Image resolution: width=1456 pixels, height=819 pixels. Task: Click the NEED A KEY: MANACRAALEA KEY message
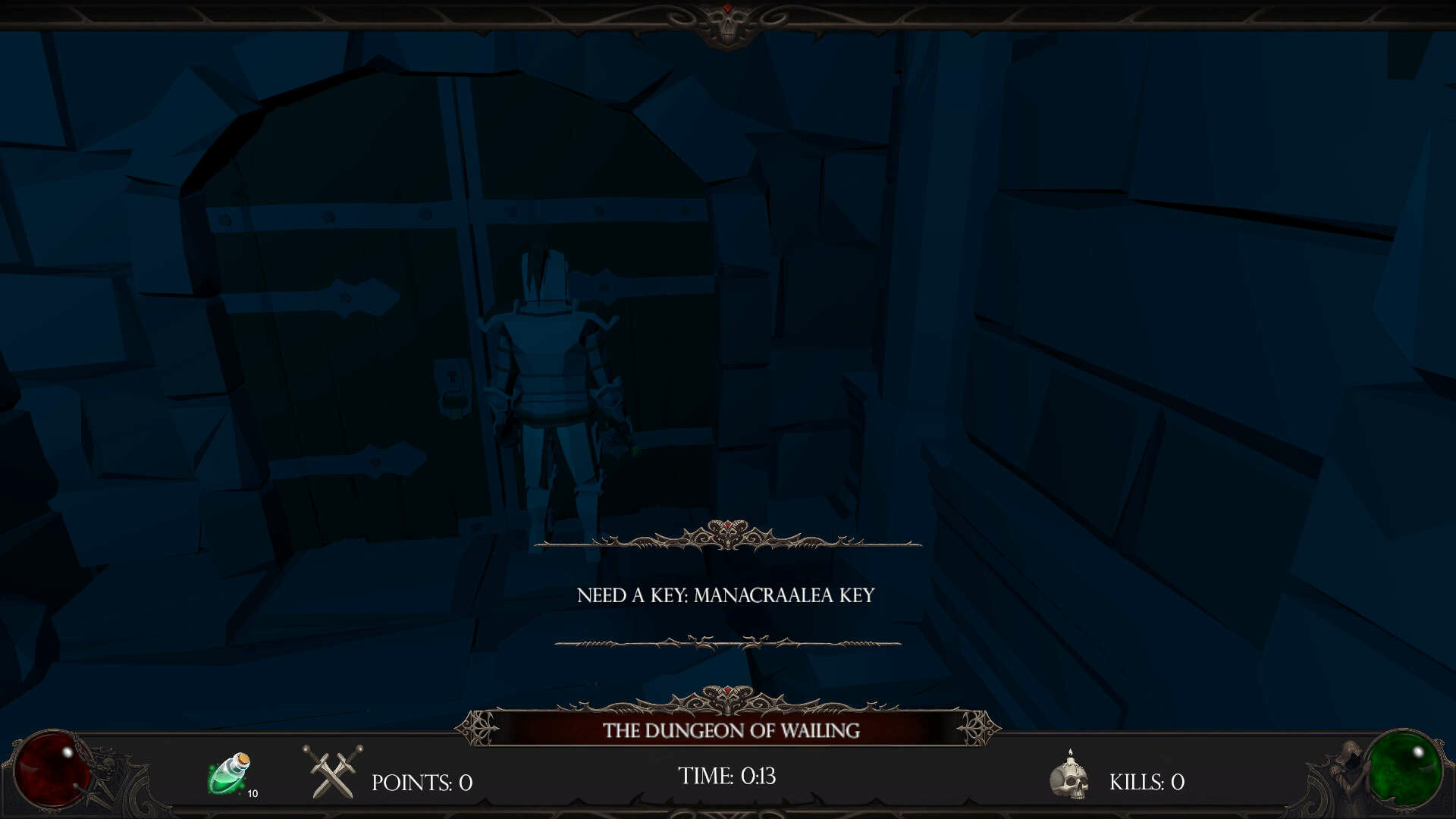pyautogui.click(x=726, y=596)
